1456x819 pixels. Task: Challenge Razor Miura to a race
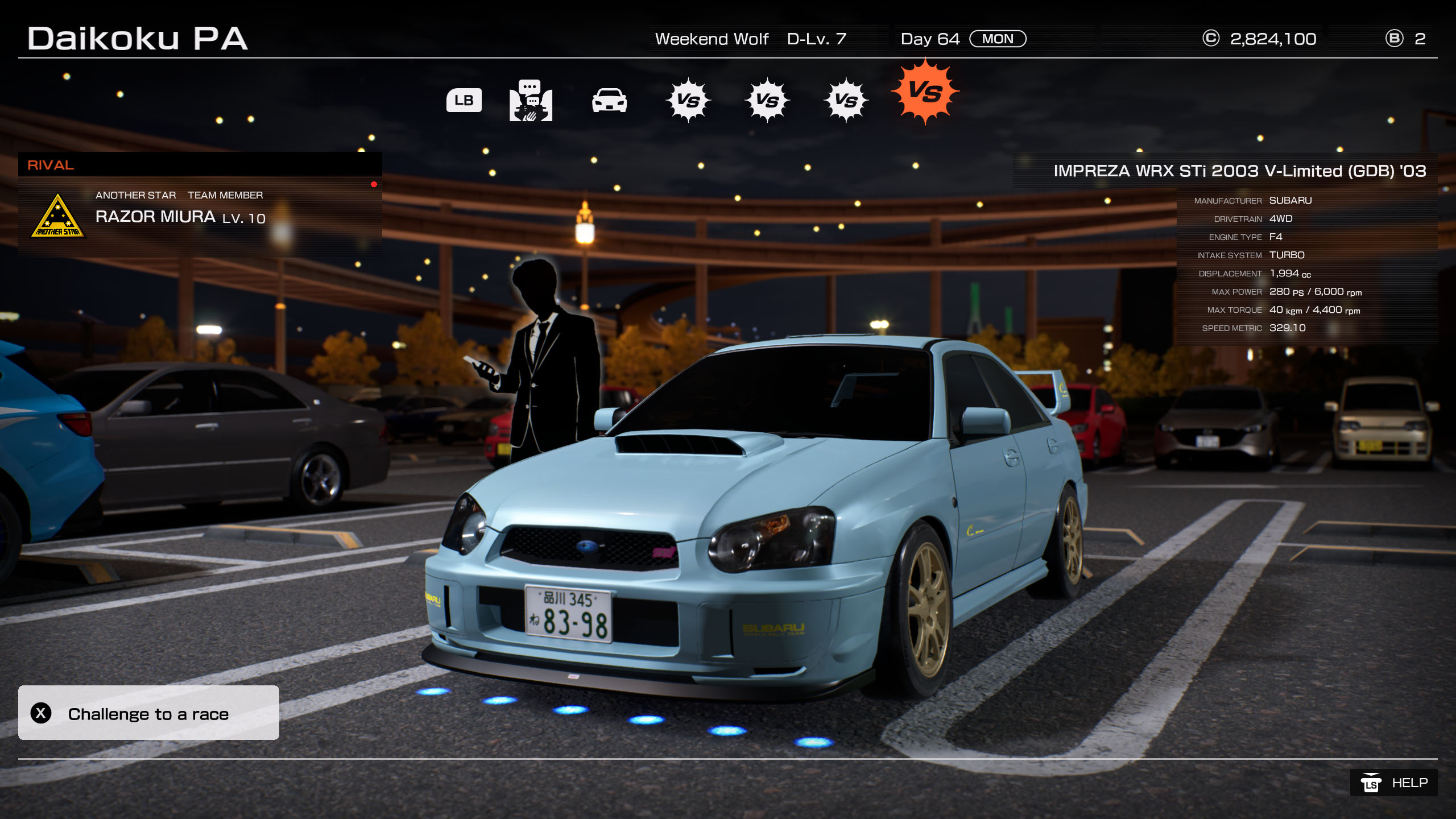148,713
